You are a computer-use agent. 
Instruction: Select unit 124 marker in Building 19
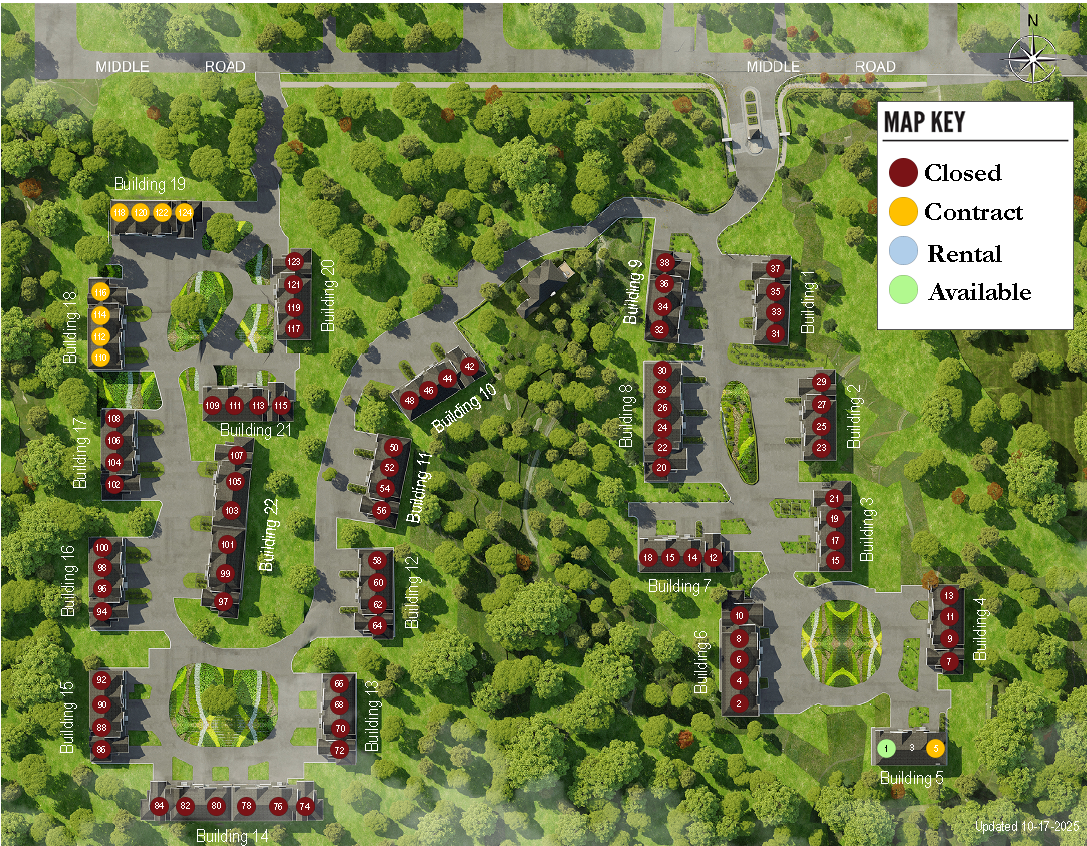click(x=184, y=212)
